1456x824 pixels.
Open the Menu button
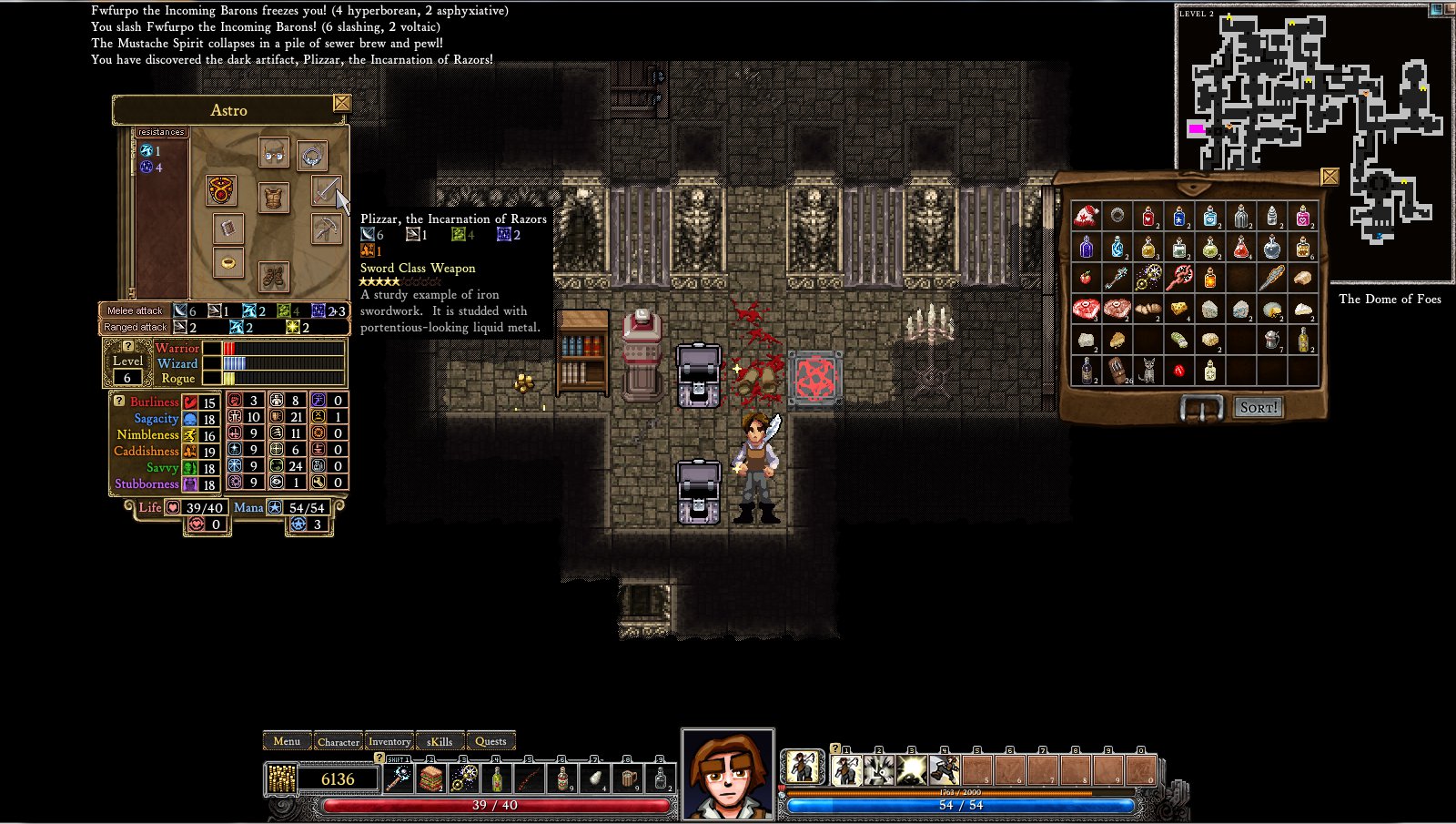click(x=287, y=741)
